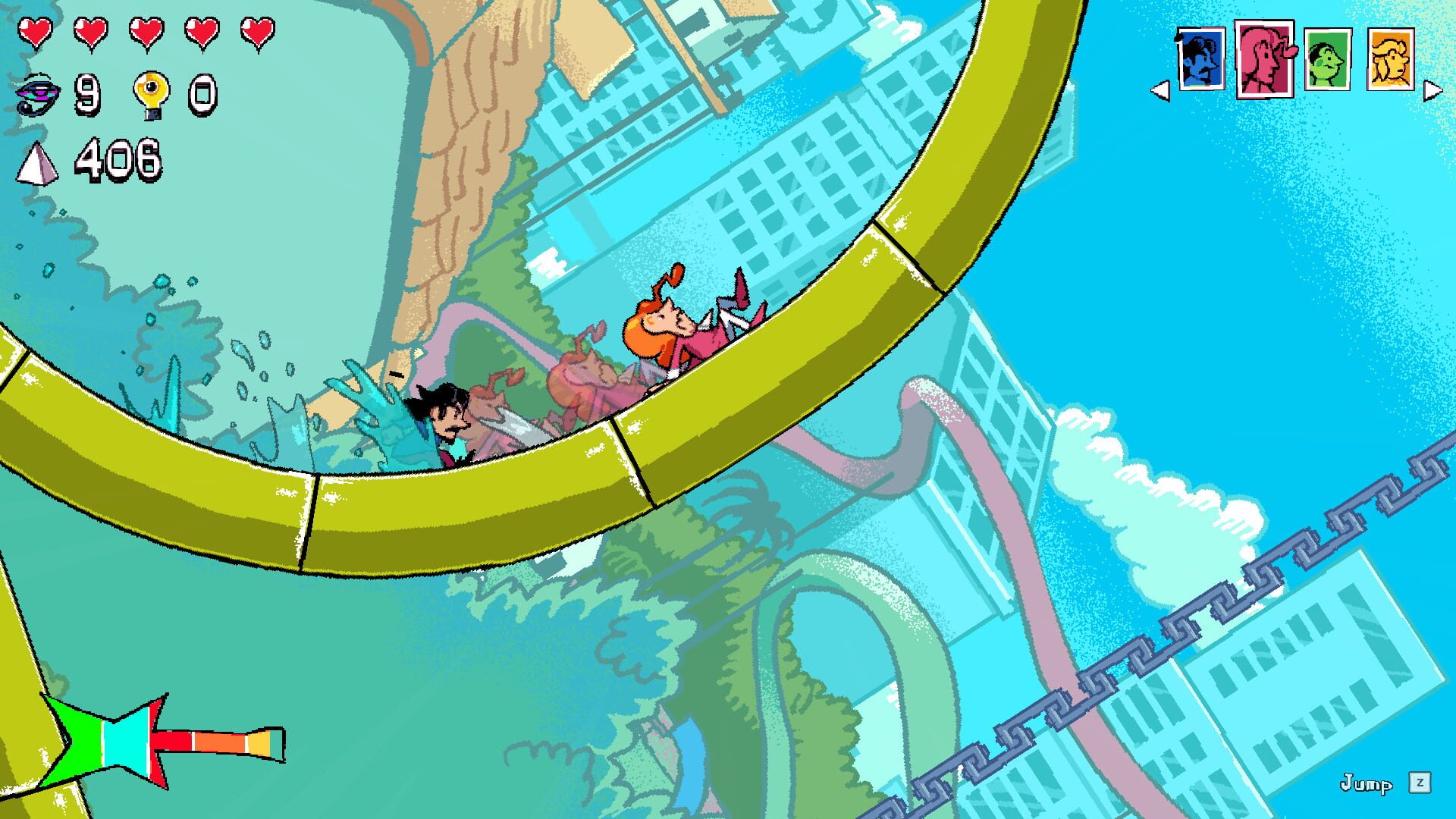1456x819 pixels.
Task: Click the middle heart of the five hearts
Action: [x=149, y=33]
